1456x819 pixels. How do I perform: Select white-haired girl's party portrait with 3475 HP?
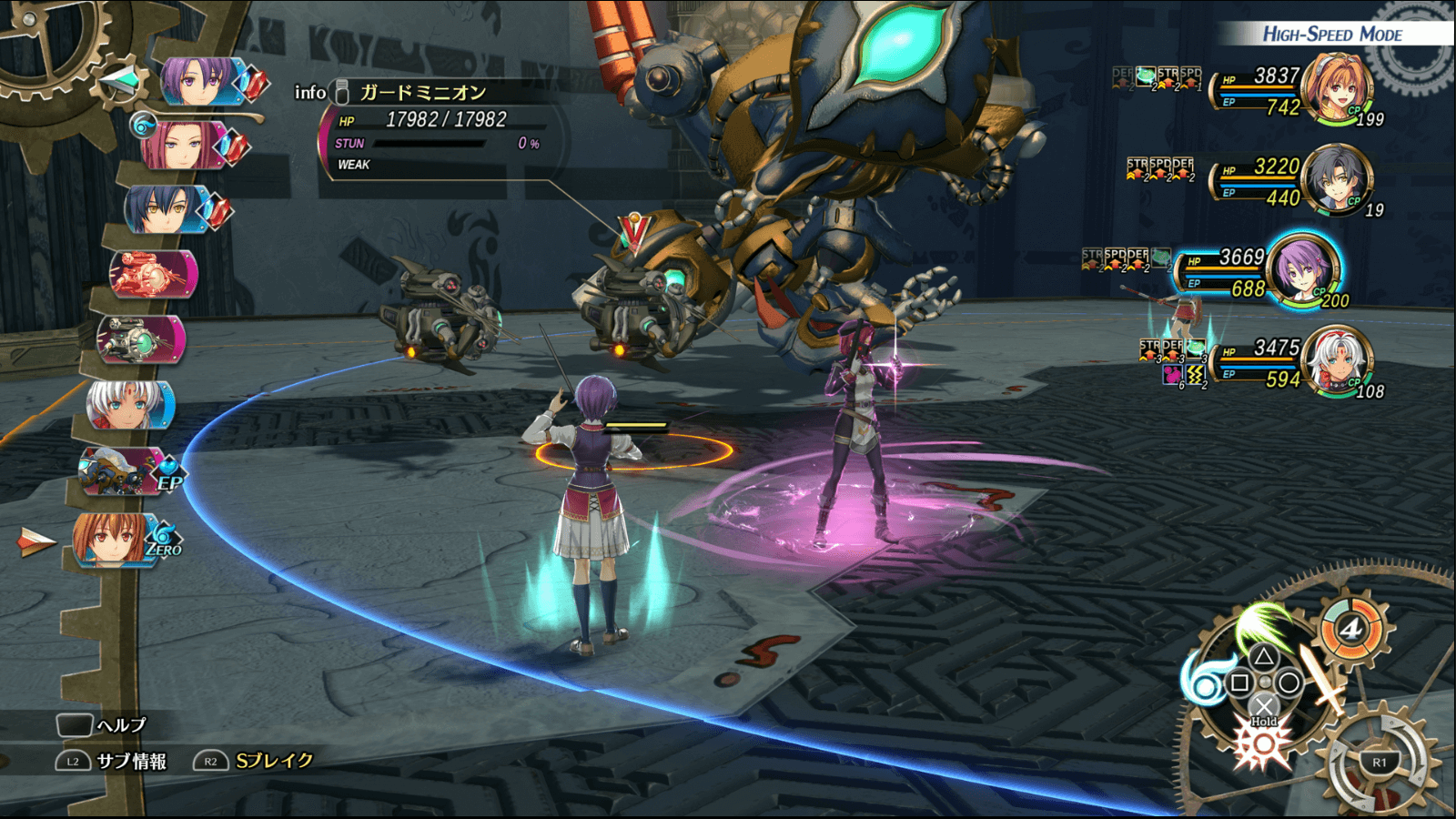(1336, 361)
